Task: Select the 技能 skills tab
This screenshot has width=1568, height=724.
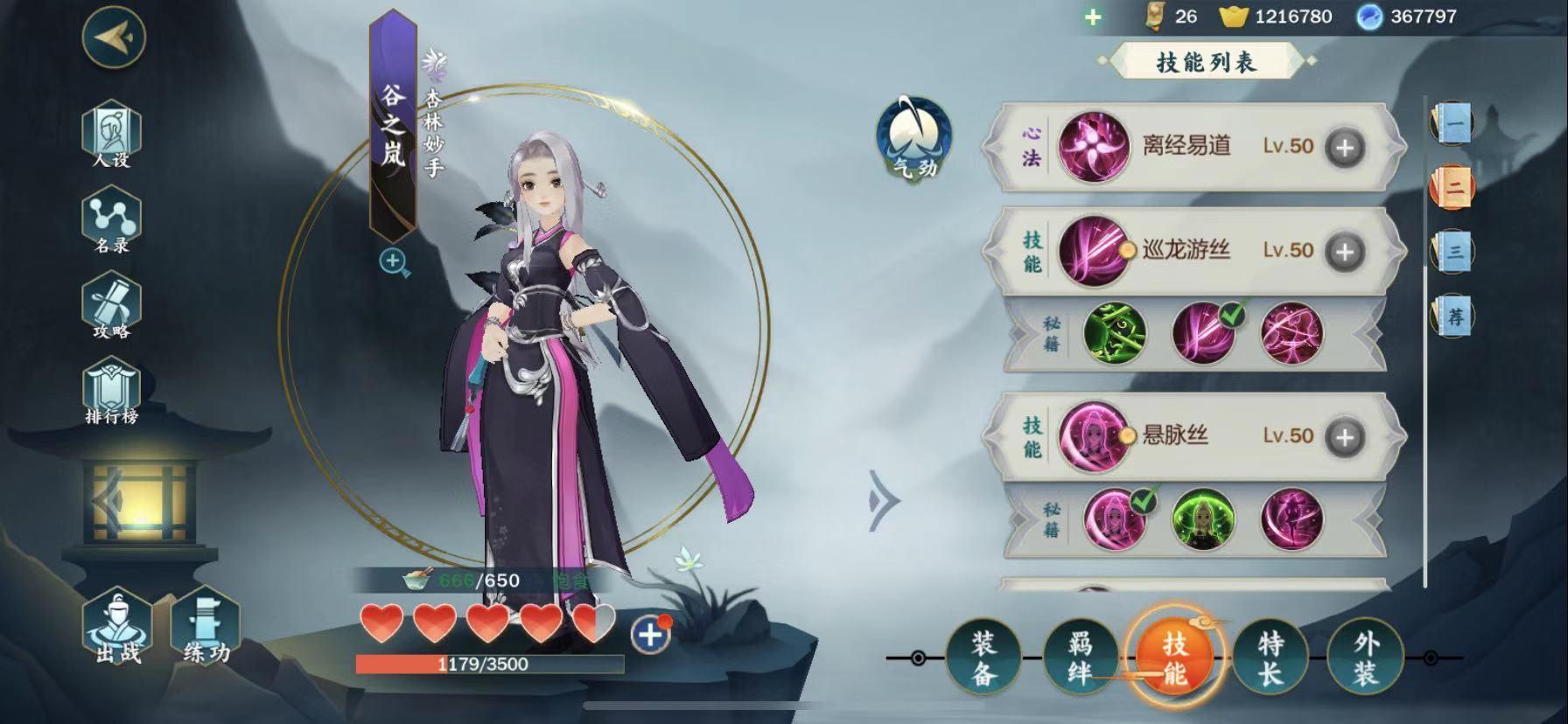Action: (1174, 658)
